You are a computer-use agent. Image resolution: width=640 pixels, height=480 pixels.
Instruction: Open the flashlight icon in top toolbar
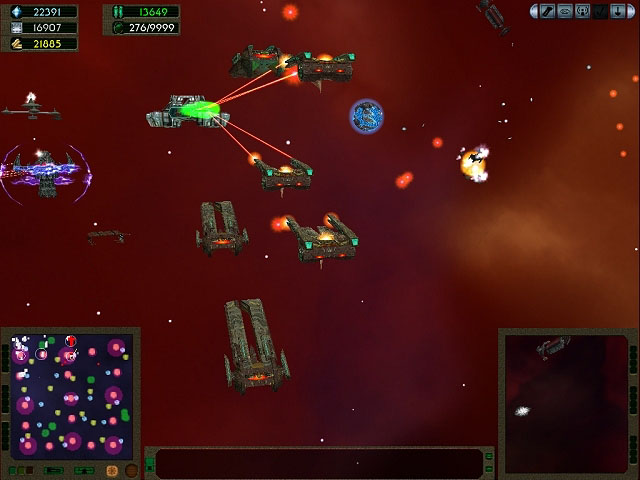tap(548, 11)
